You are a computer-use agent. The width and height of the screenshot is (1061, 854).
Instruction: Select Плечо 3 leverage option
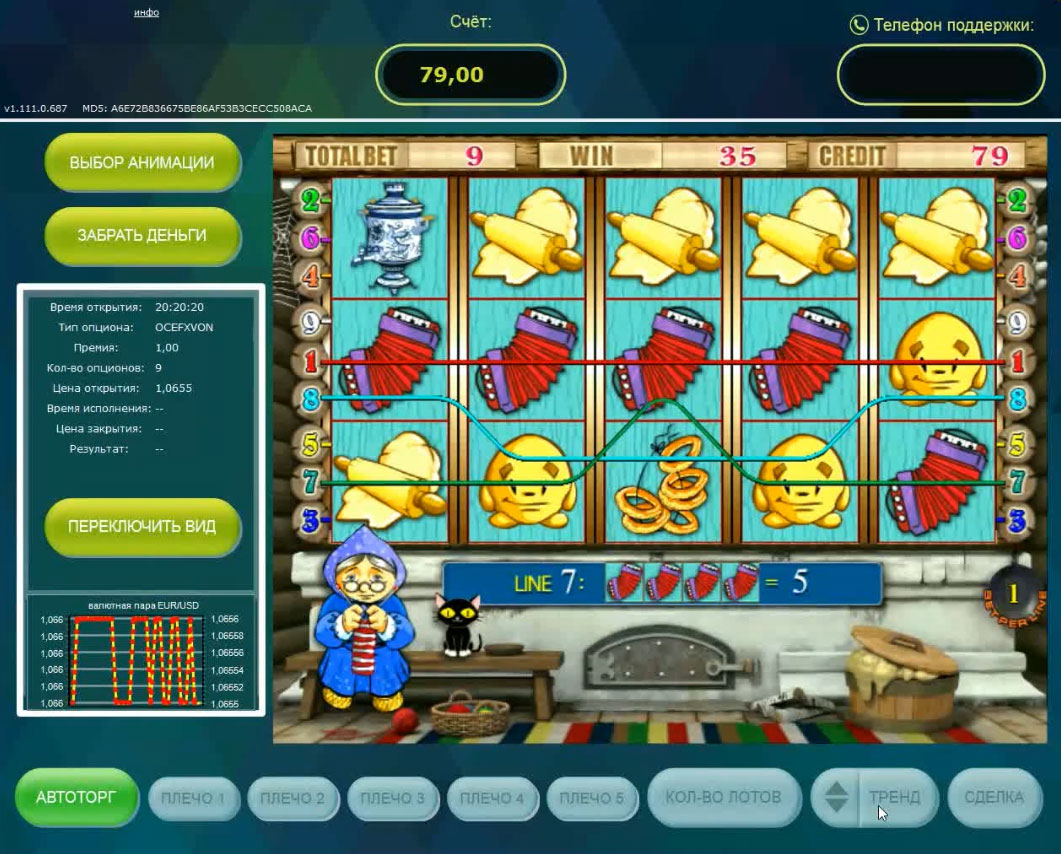pyautogui.click(x=393, y=798)
